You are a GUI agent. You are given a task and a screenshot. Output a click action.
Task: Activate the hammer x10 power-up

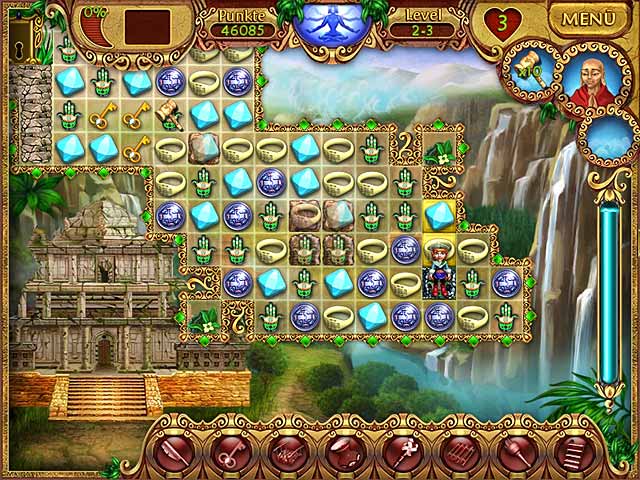click(526, 66)
